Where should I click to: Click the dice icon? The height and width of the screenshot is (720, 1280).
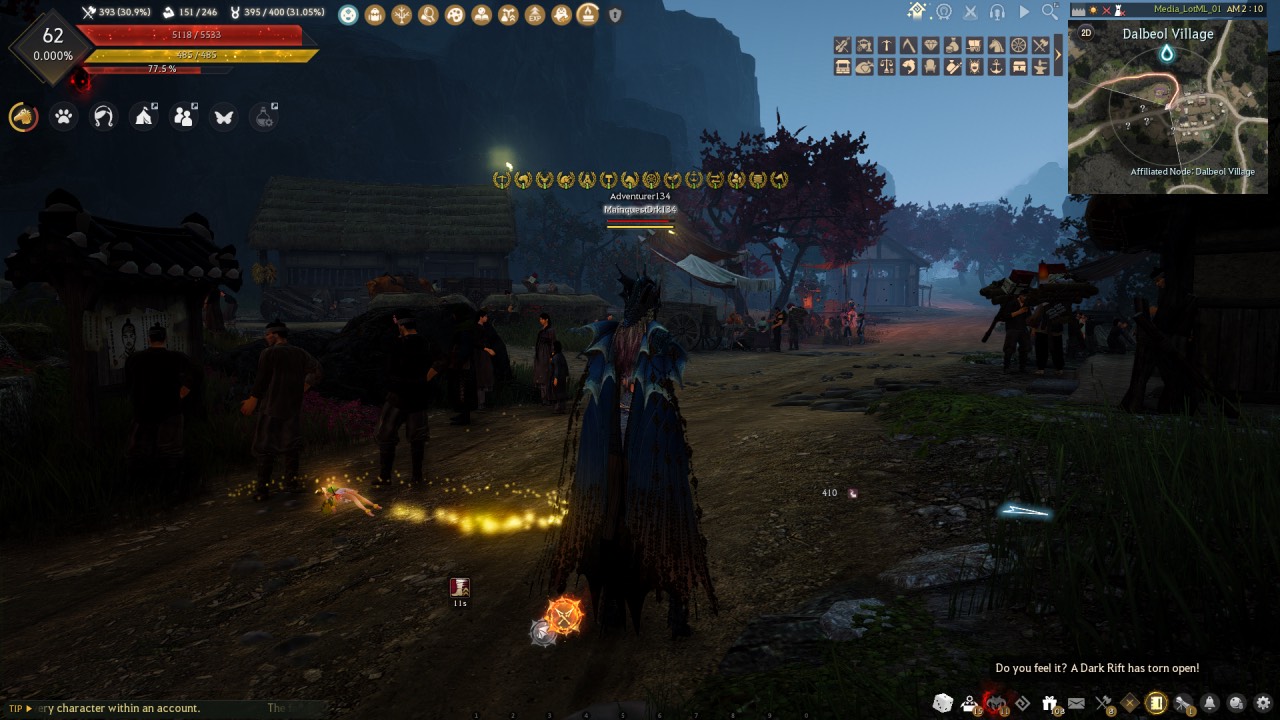click(x=942, y=703)
